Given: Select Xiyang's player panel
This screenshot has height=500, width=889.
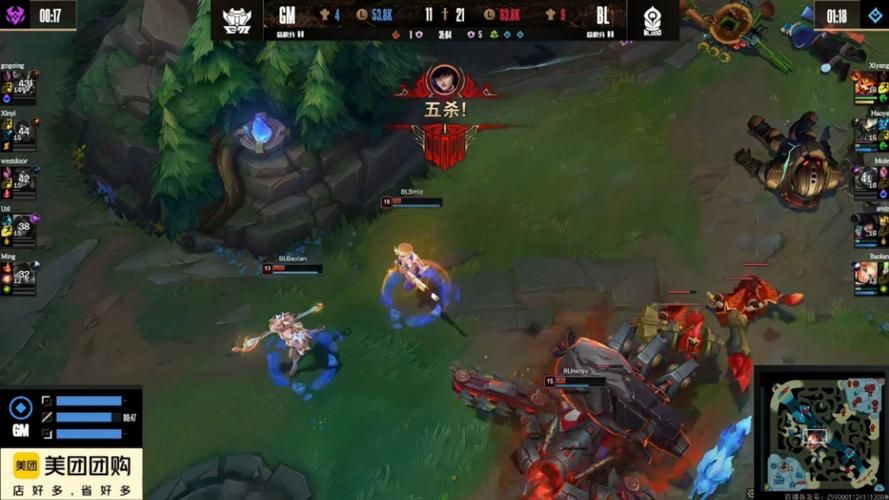Looking at the screenshot, I should [x=870, y=87].
